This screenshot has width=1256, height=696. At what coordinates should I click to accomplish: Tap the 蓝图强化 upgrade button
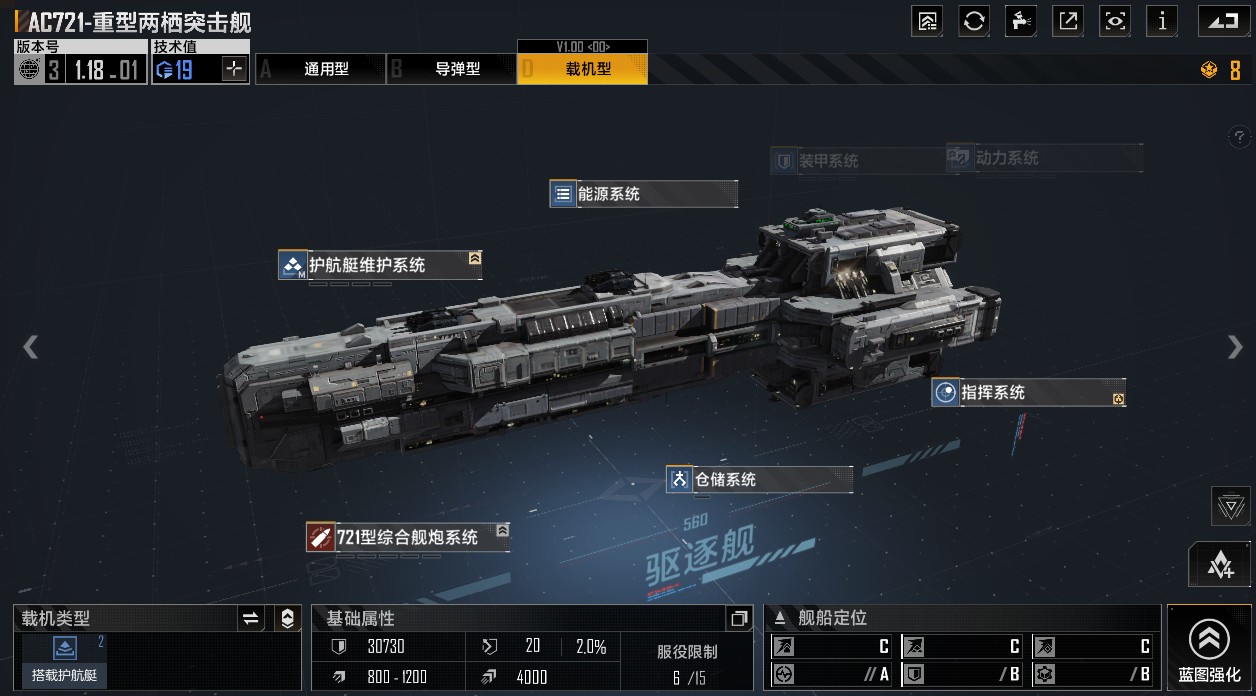[x=1209, y=648]
